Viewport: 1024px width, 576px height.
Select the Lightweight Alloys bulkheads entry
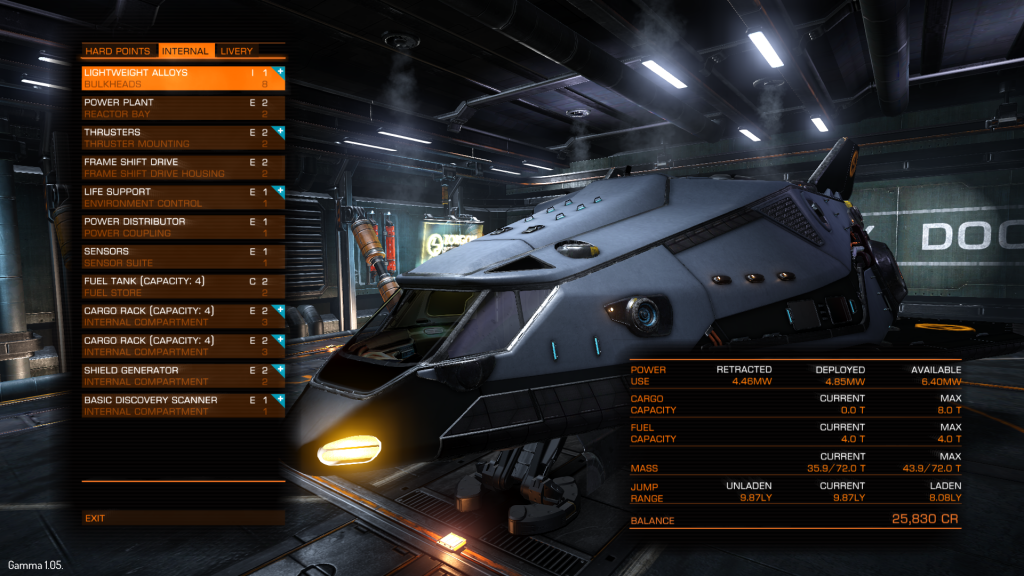click(183, 78)
